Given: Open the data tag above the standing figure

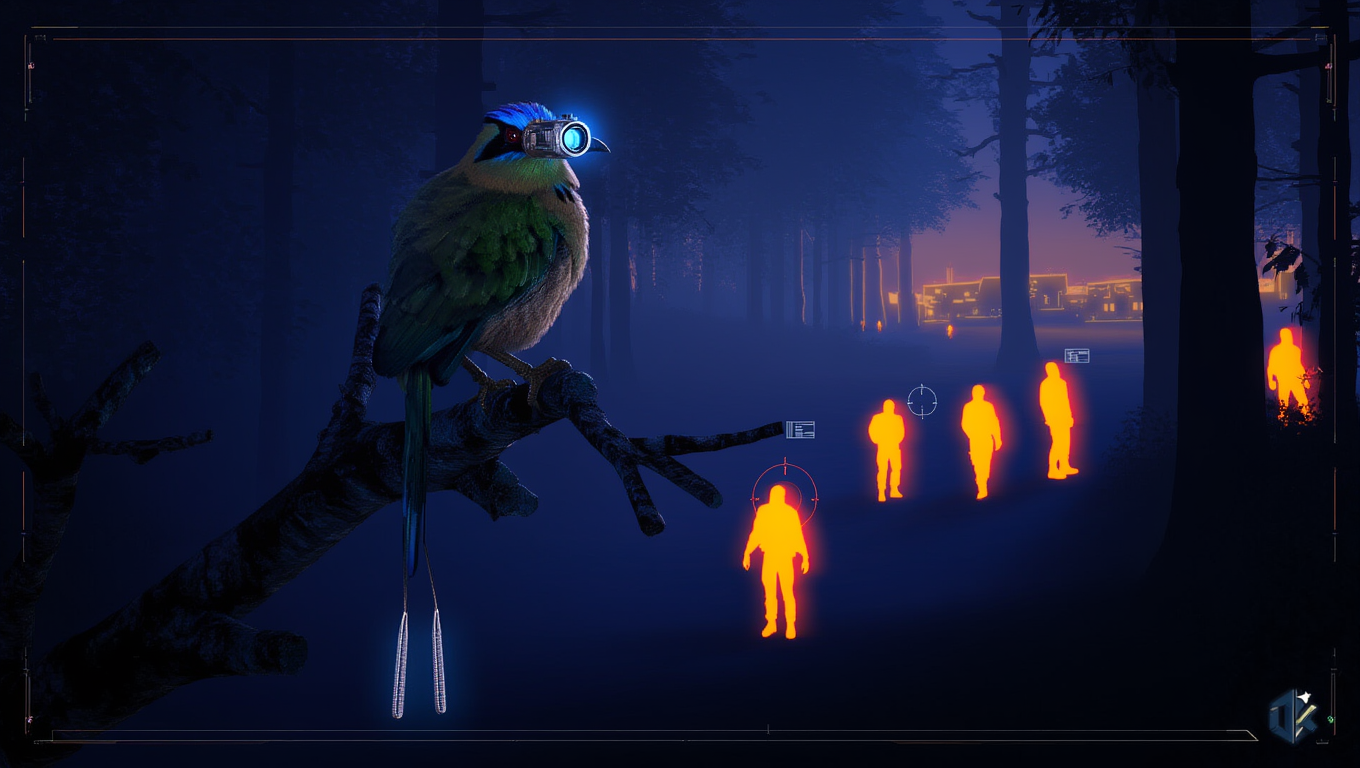Looking at the screenshot, I should point(1077,355).
